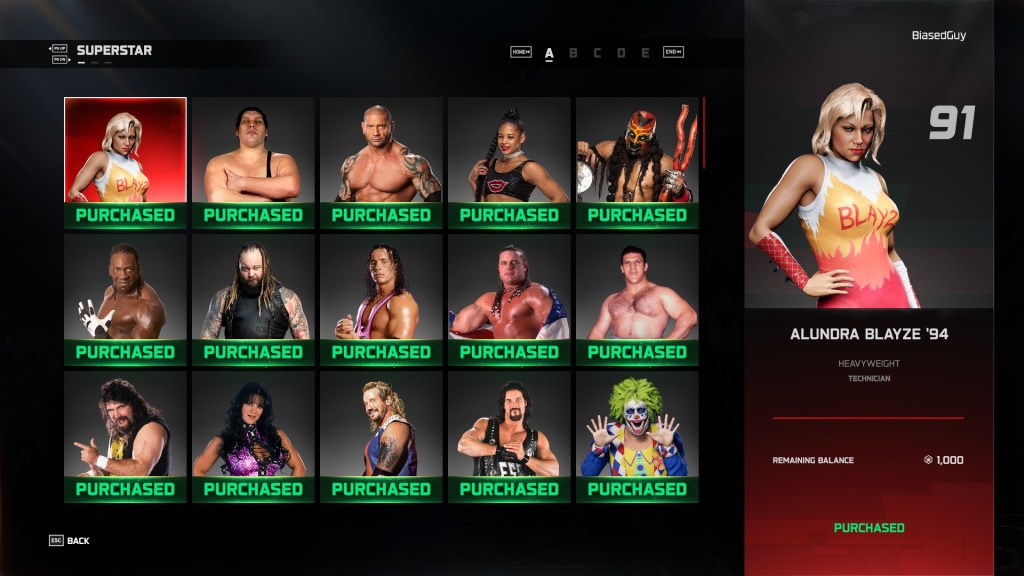The image size is (1024, 576).
Task: Go back using the Back button
Action: [x=69, y=541]
